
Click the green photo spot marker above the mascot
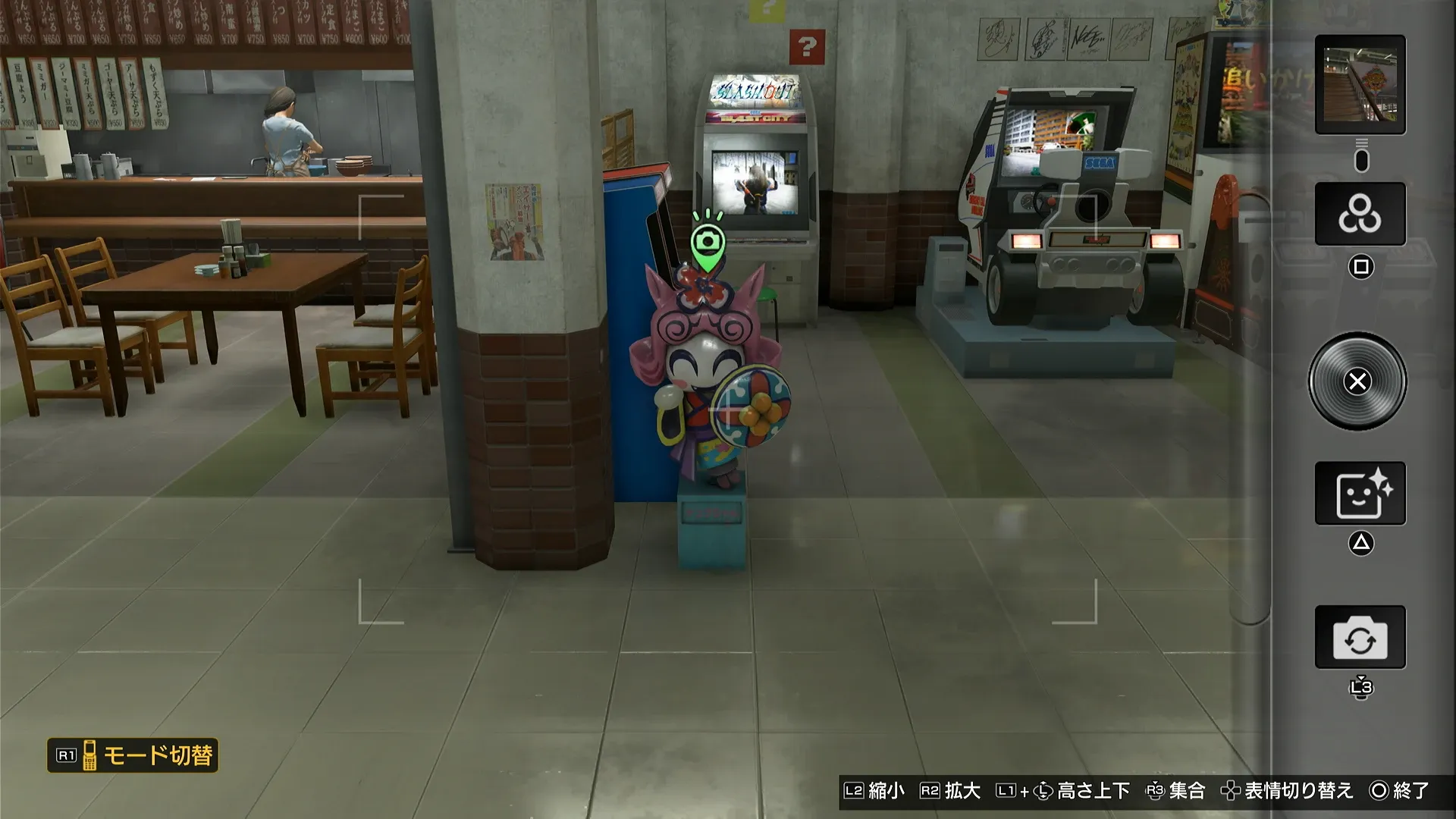[710, 241]
